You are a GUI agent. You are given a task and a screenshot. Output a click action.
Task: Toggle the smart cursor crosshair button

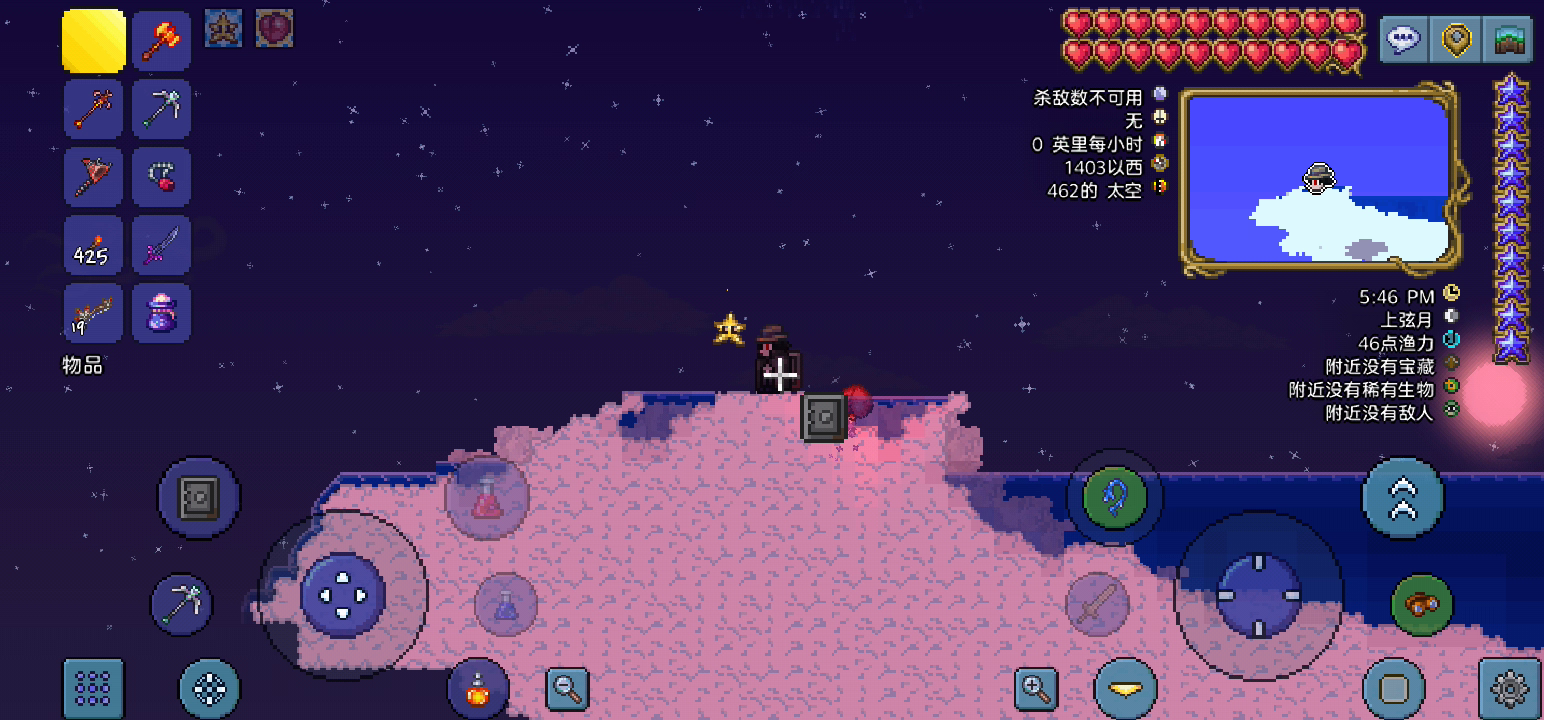209,688
